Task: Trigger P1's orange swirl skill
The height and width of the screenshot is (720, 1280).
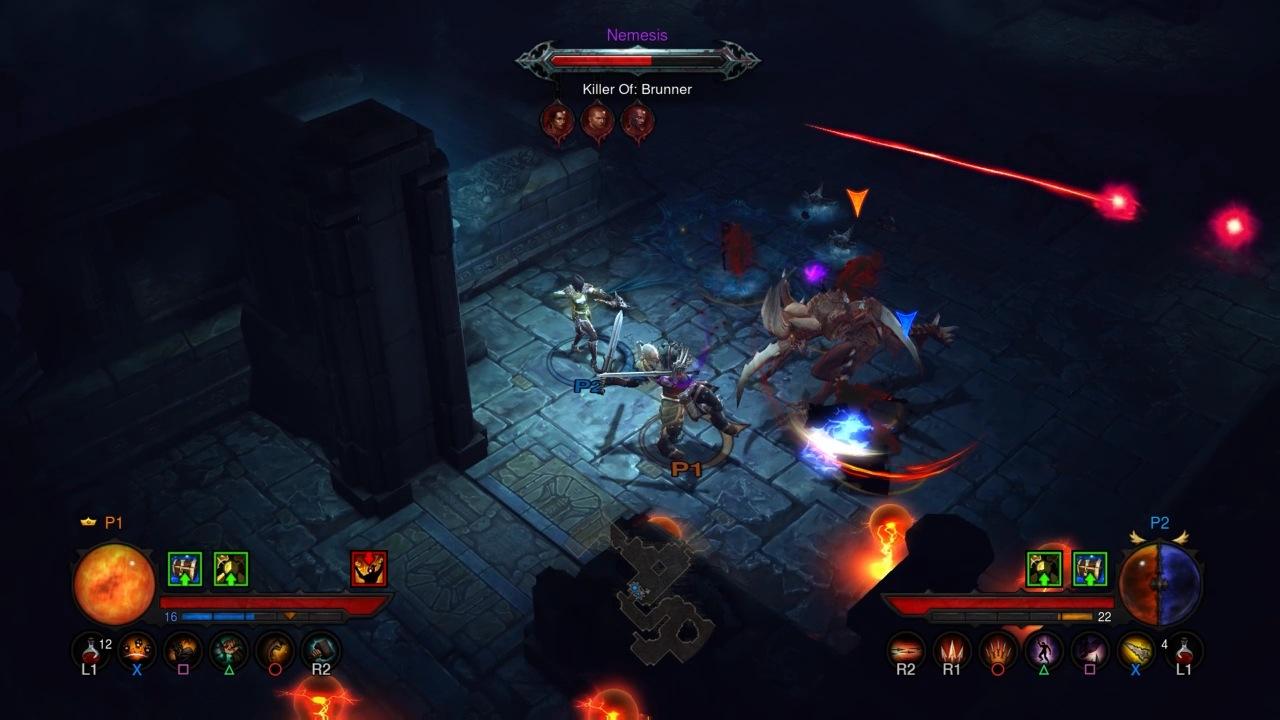Action: click(275, 651)
